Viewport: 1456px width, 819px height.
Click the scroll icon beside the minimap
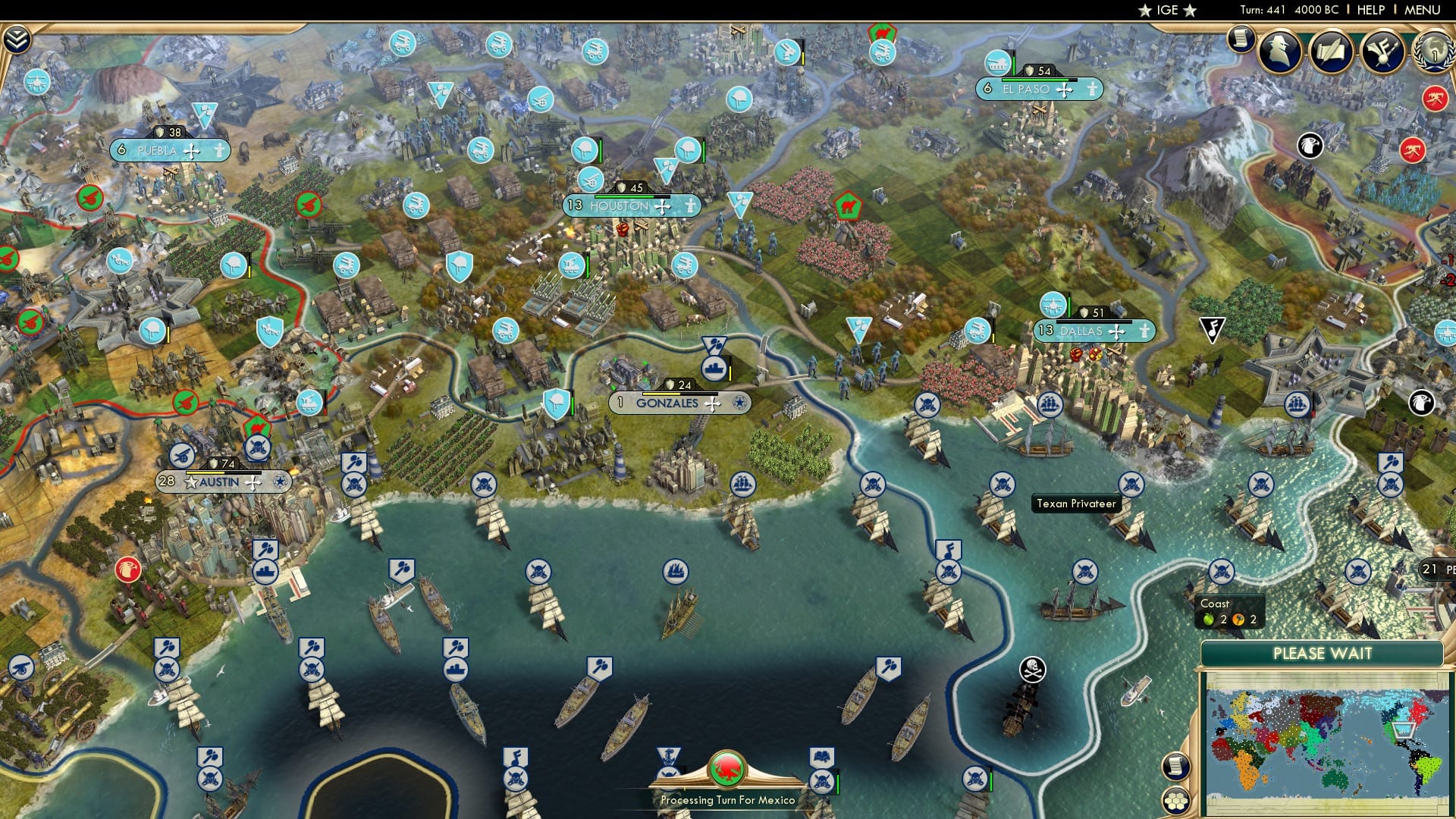coord(1175,767)
